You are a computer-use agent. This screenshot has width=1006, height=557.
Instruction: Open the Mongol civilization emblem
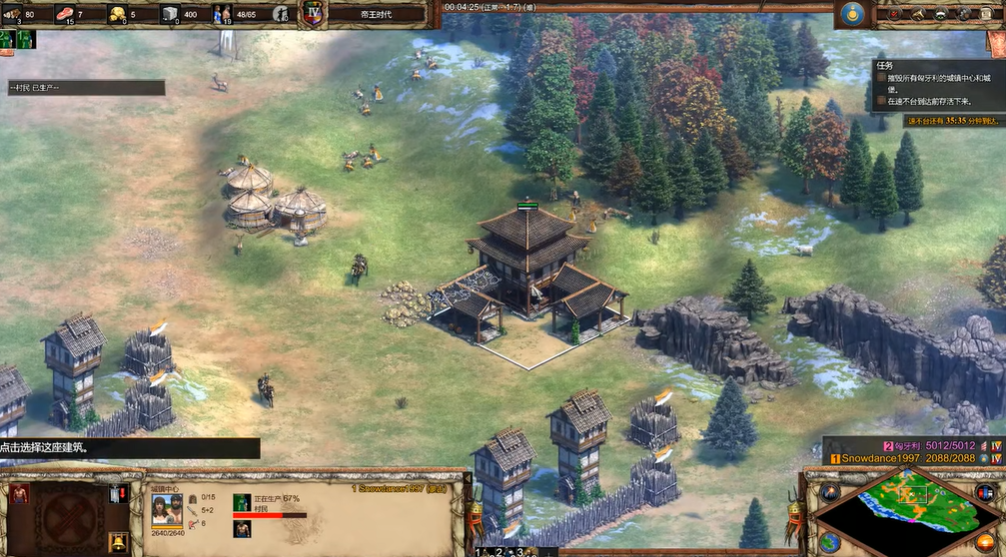pos(852,14)
